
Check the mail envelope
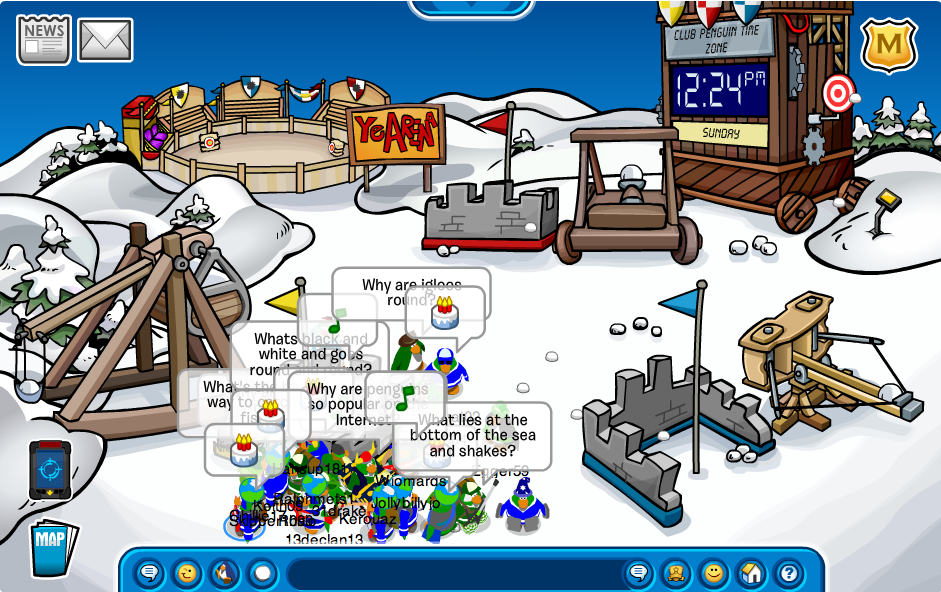105,40
